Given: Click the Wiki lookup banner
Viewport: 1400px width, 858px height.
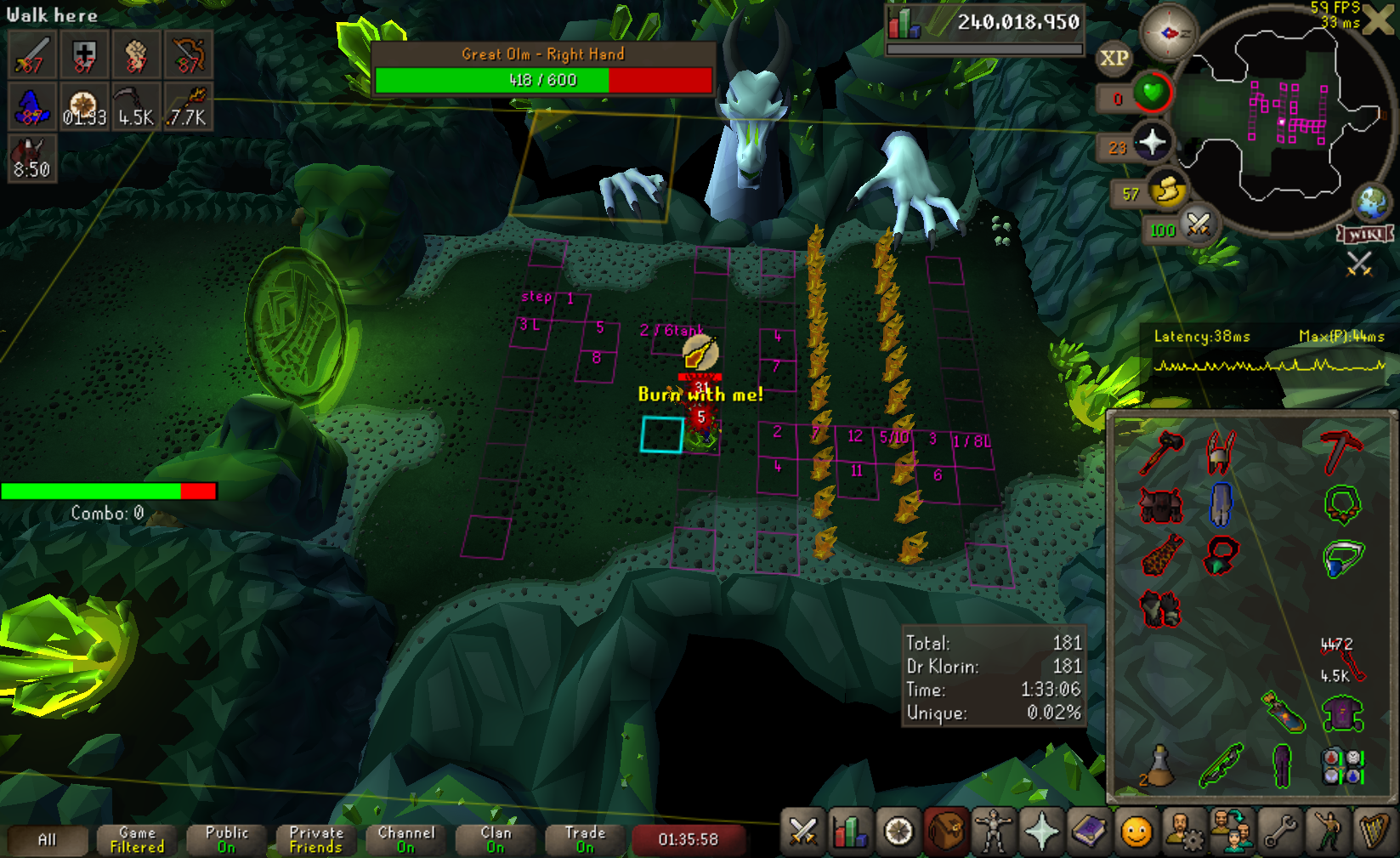Looking at the screenshot, I should point(1365,234).
